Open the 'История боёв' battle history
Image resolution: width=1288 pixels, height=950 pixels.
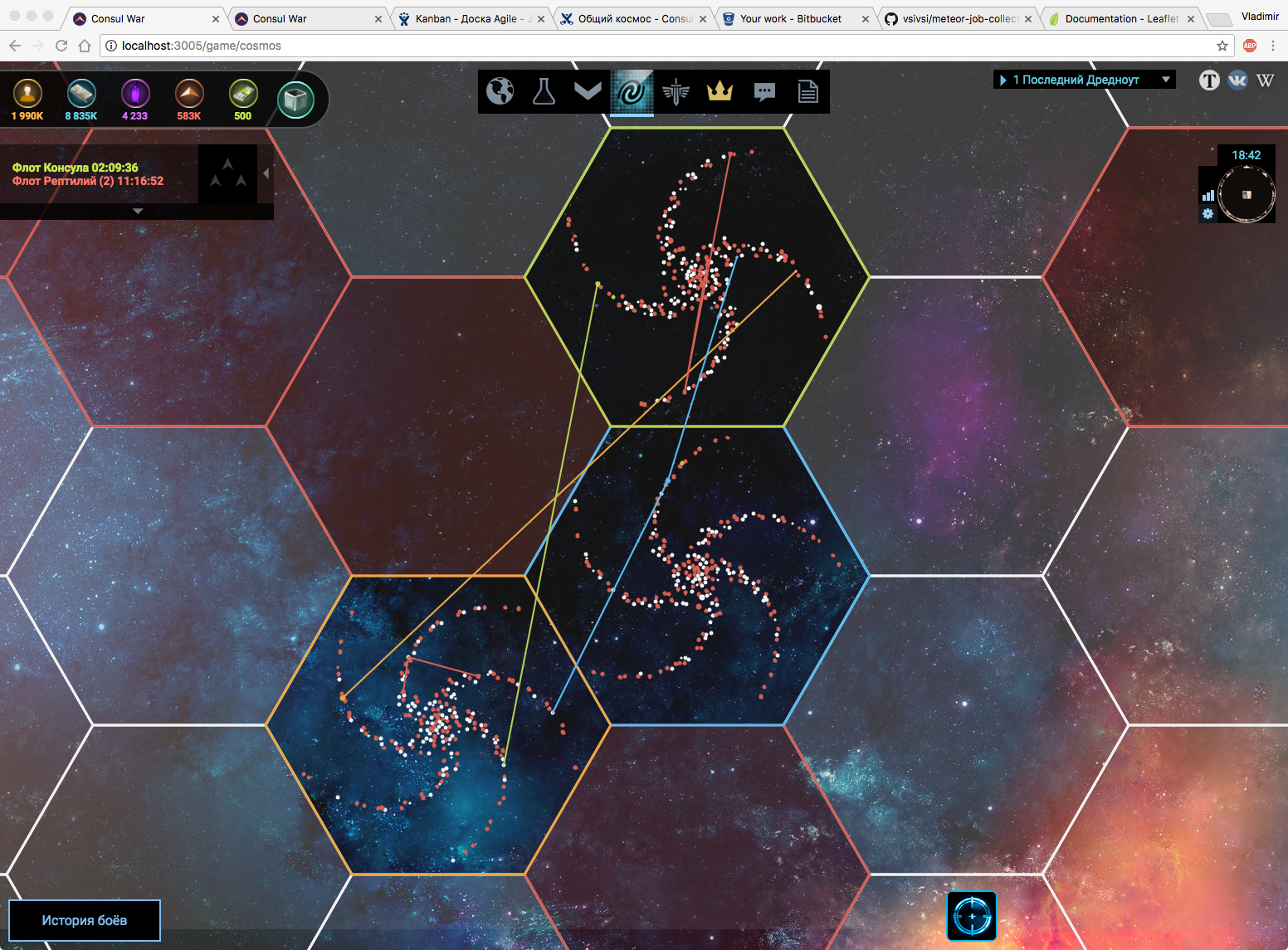point(85,920)
